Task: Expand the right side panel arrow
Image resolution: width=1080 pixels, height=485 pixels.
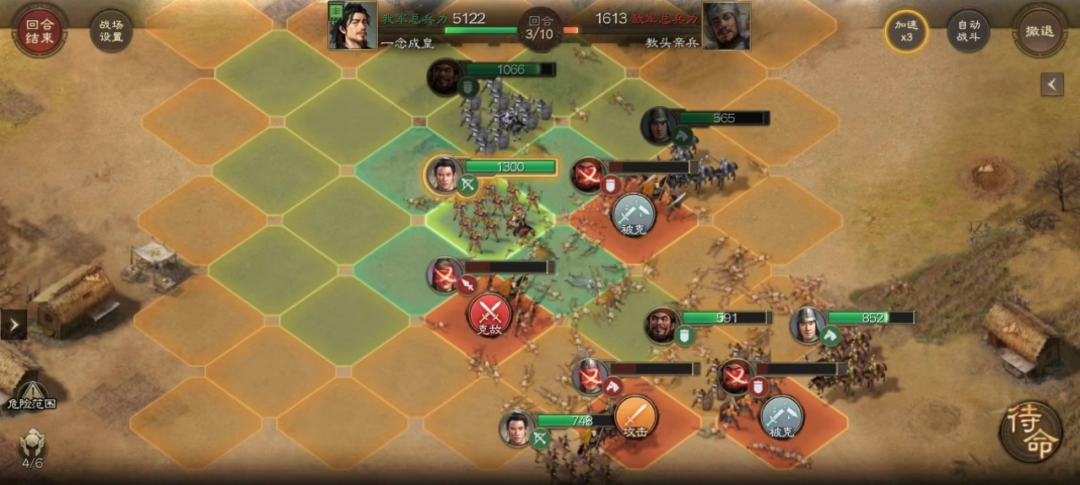Action: (x=1051, y=85)
